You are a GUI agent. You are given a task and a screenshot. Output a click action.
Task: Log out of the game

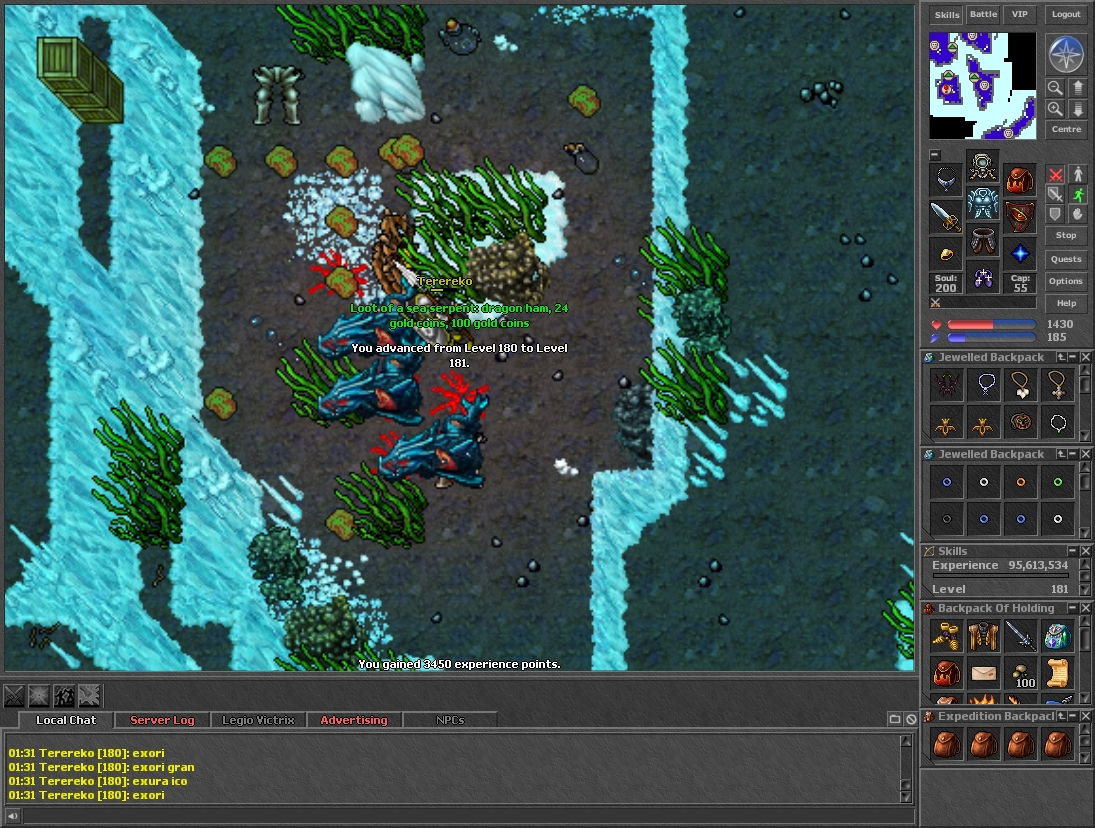pos(1066,15)
